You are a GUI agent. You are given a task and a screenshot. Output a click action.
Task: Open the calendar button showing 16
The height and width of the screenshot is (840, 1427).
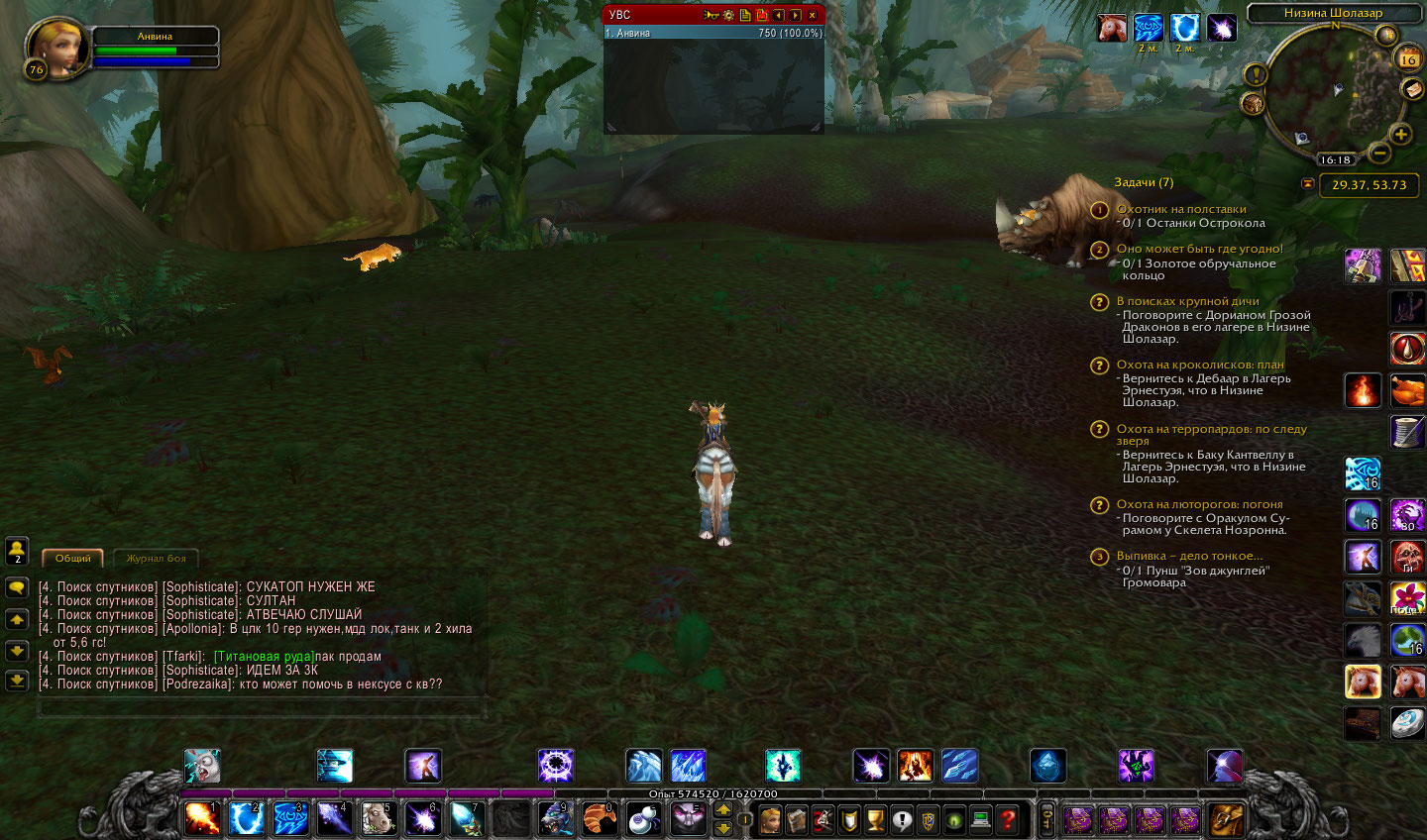pos(1407,59)
